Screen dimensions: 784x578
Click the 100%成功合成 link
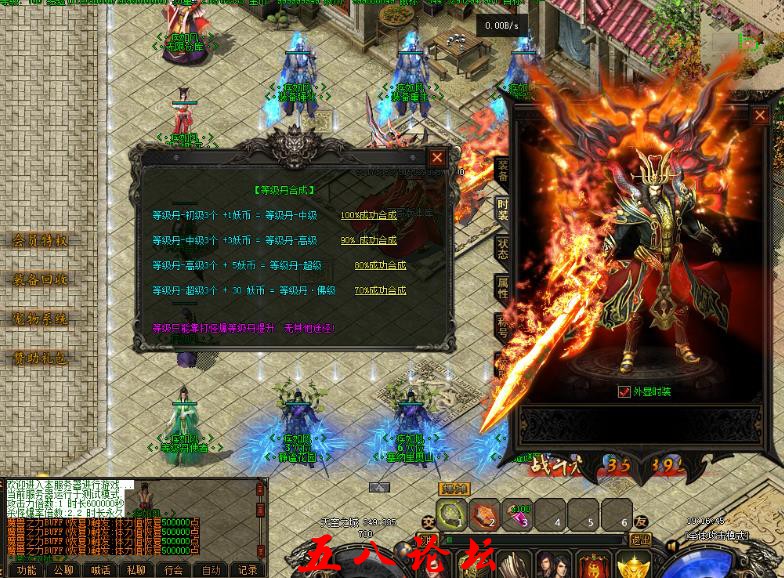(x=368, y=215)
